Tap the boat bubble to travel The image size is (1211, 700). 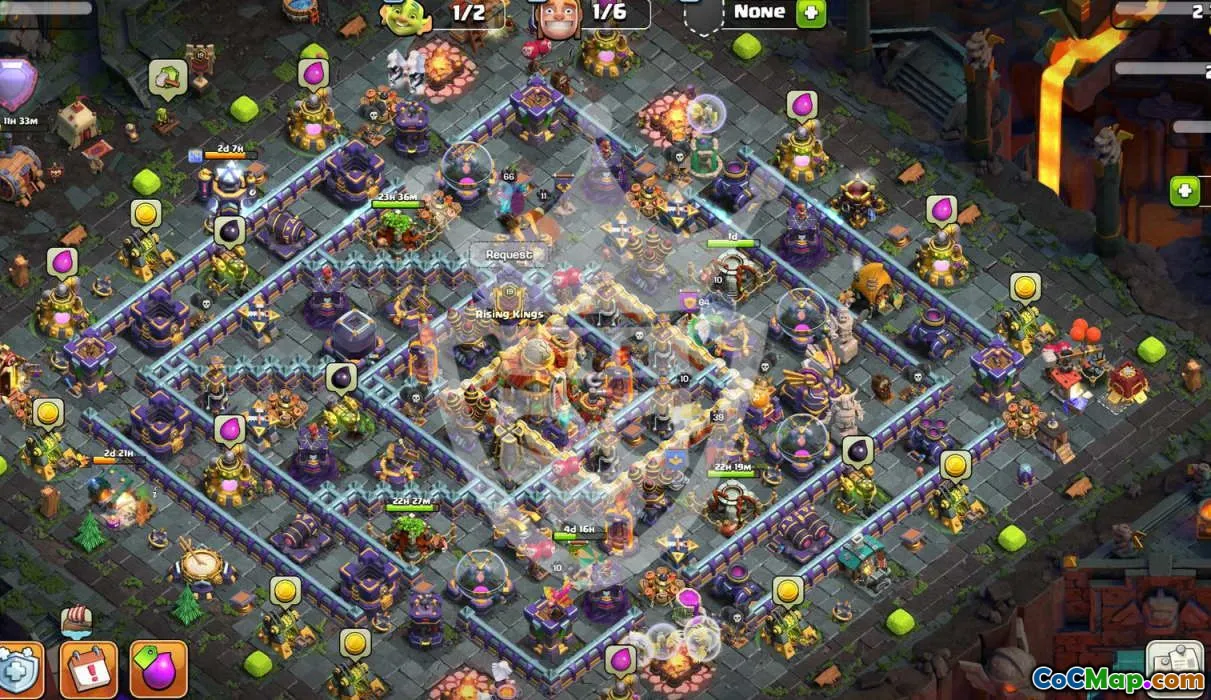click(x=77, y=621)
